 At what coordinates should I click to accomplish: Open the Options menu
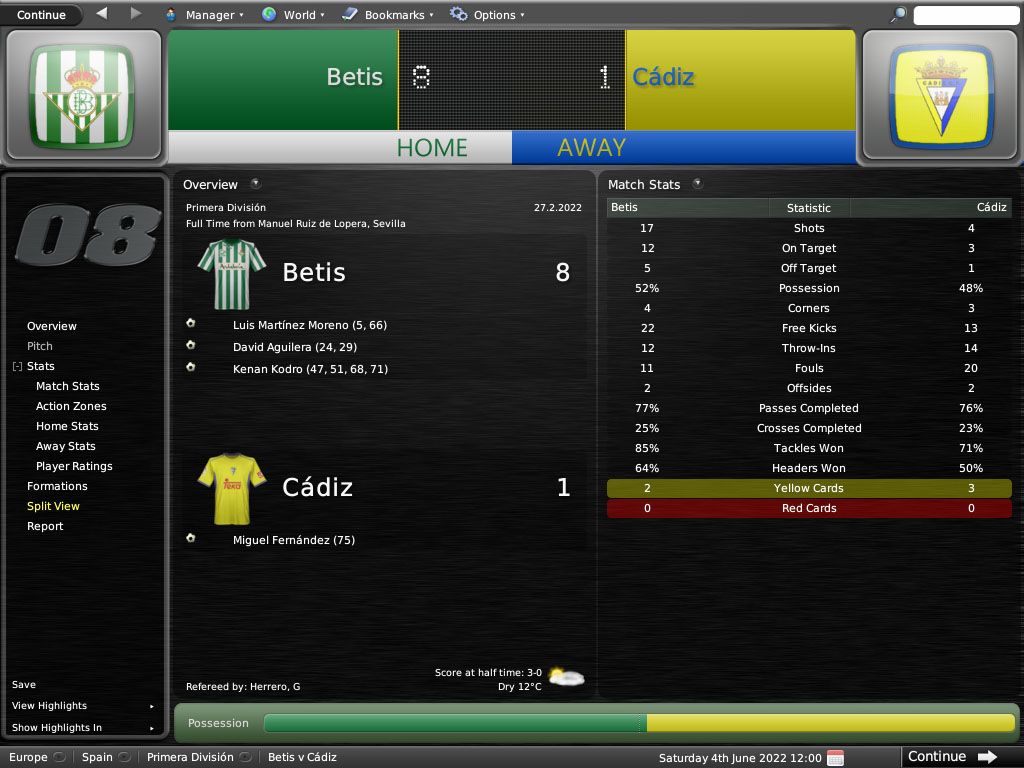(x=487, y=15)
